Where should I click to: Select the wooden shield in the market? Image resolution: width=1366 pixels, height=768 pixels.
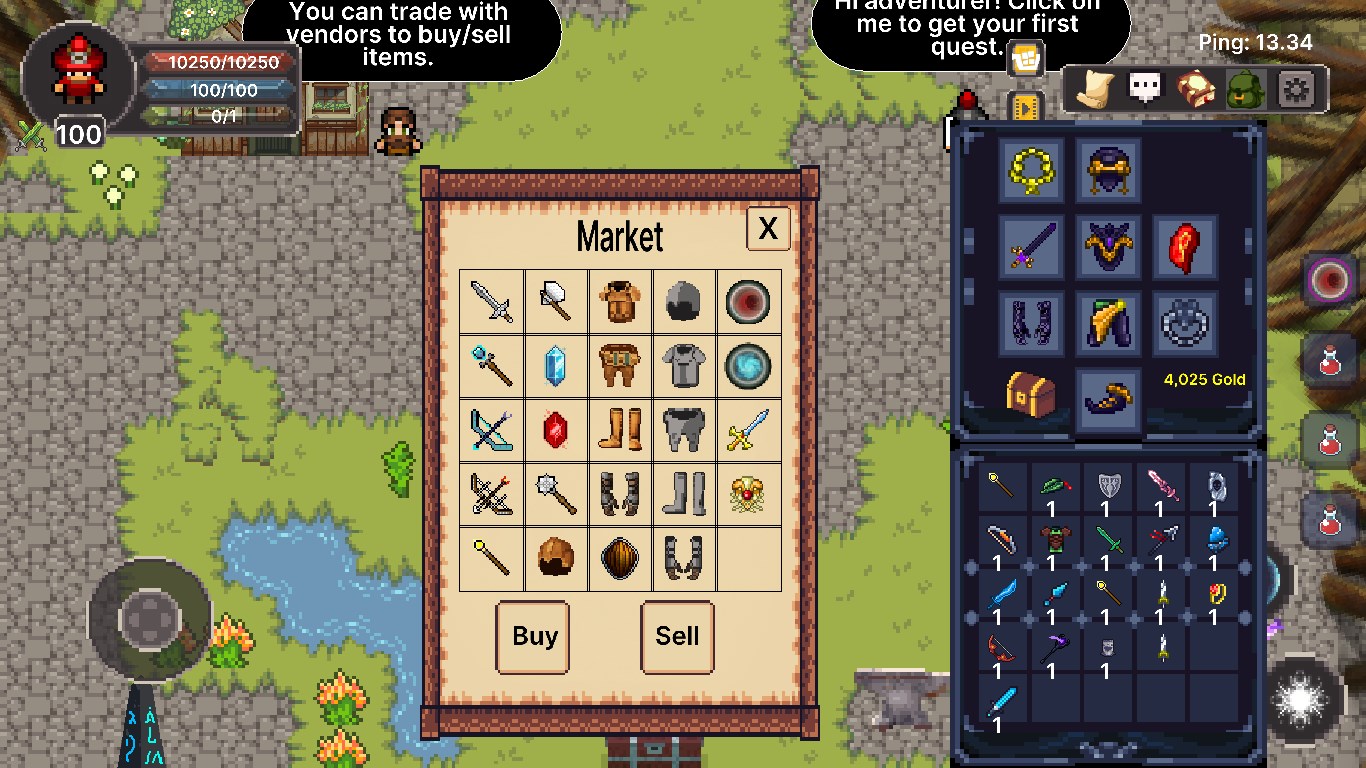click(620, 558)
